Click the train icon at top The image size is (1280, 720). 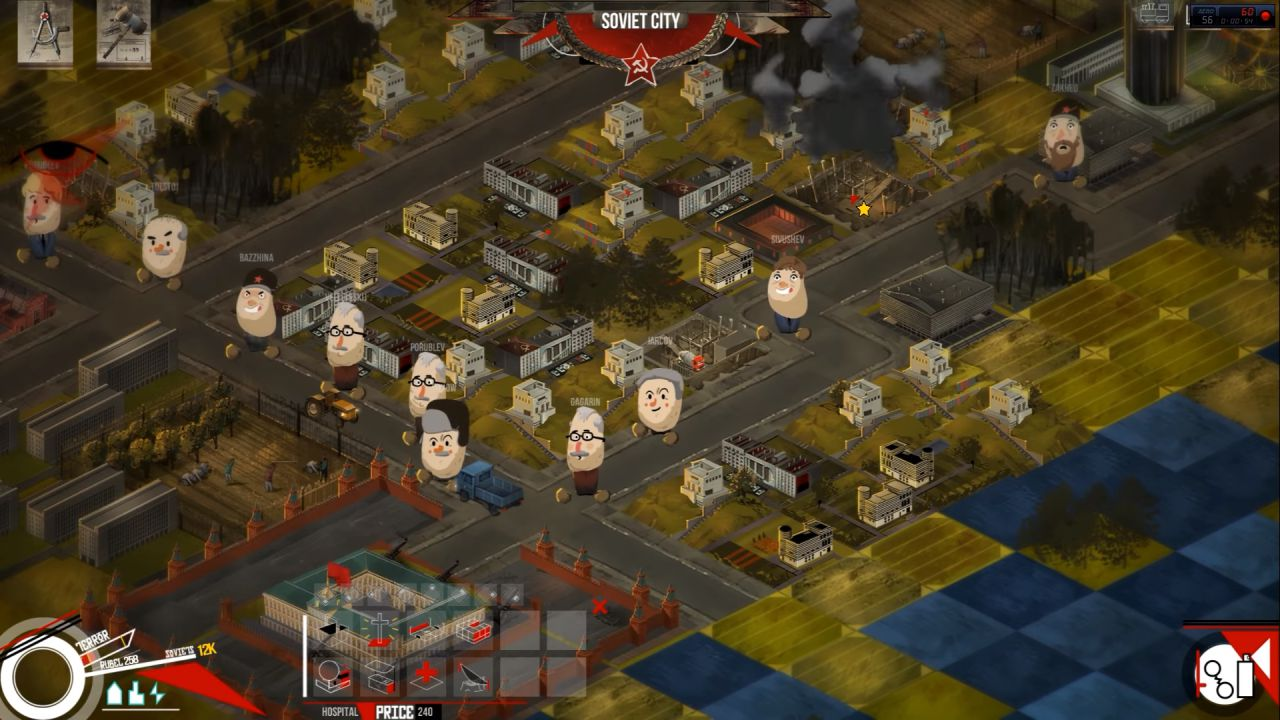coord(1155,13)
